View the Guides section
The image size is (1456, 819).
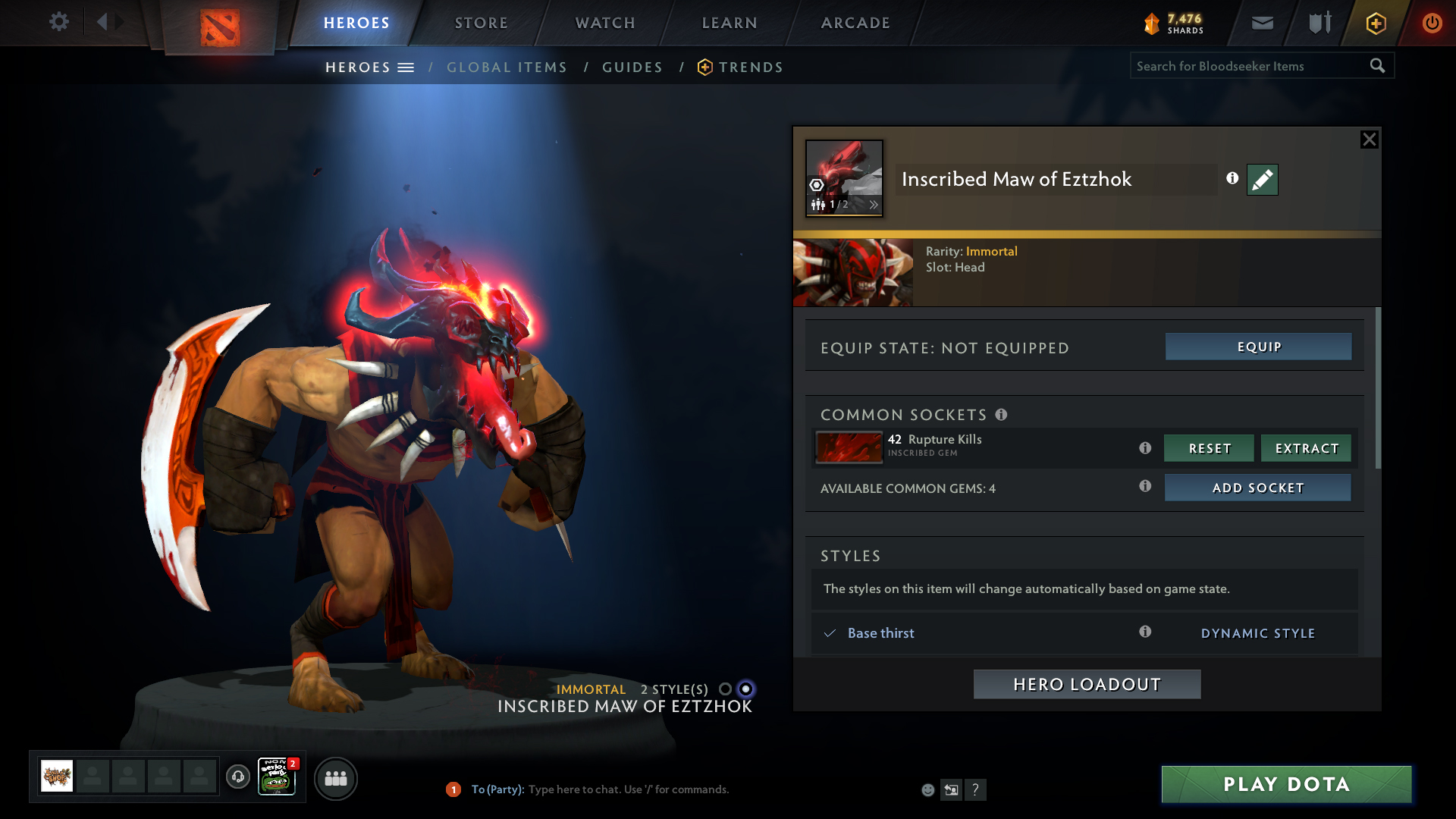click(x=632, y=67)
